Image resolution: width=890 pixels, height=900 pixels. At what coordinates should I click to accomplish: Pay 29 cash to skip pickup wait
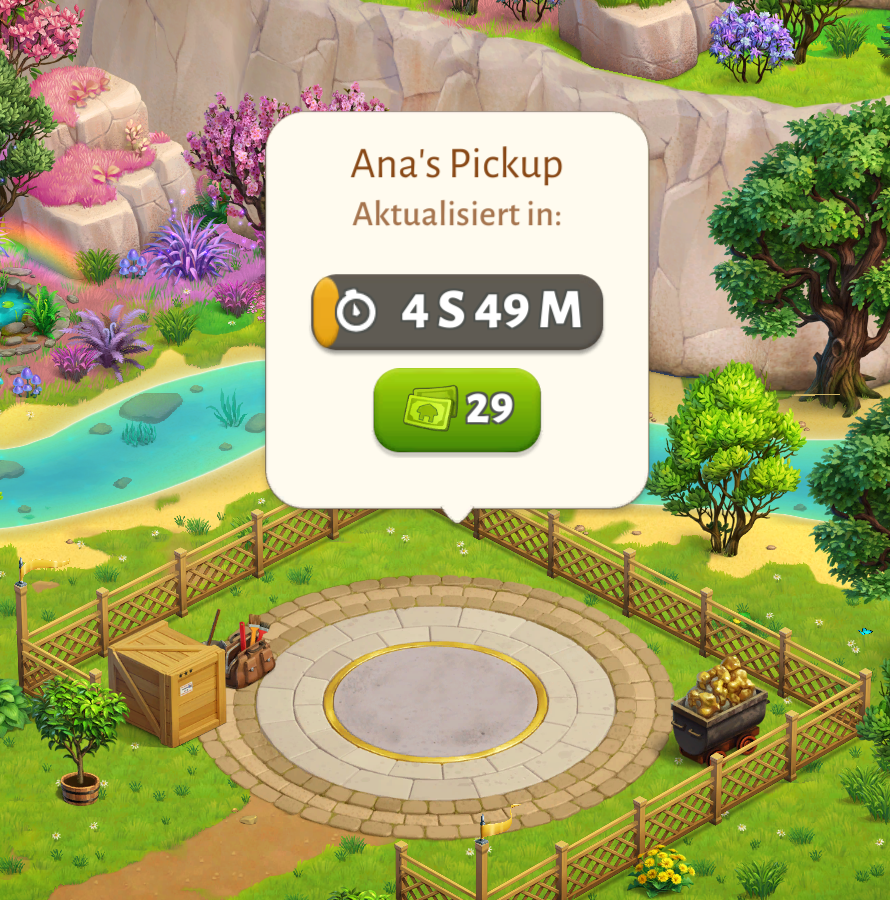pos(457,409)
